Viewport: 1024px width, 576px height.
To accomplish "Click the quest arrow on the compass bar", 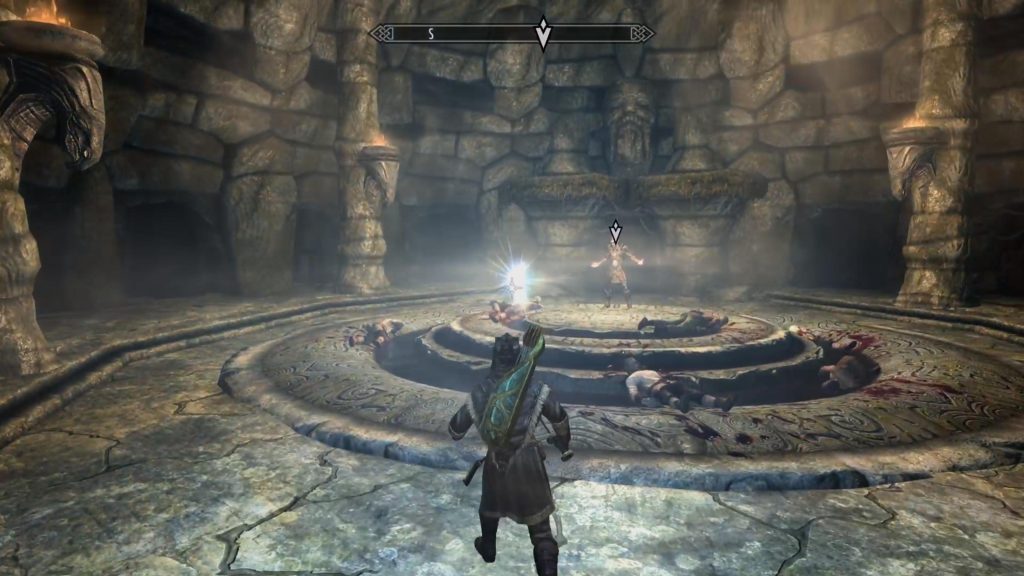I will (543, 33).
